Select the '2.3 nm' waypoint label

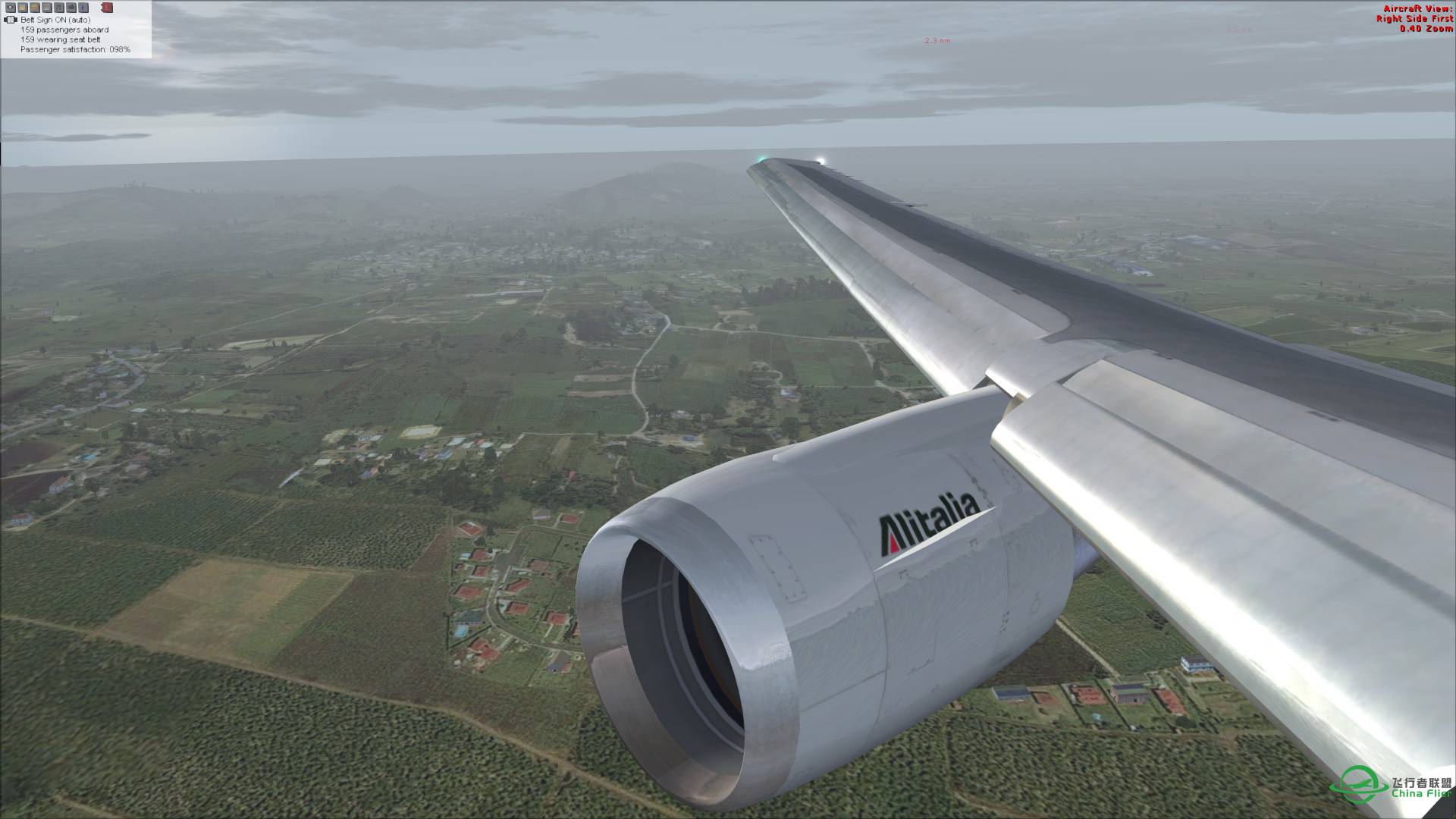point(934,40)
